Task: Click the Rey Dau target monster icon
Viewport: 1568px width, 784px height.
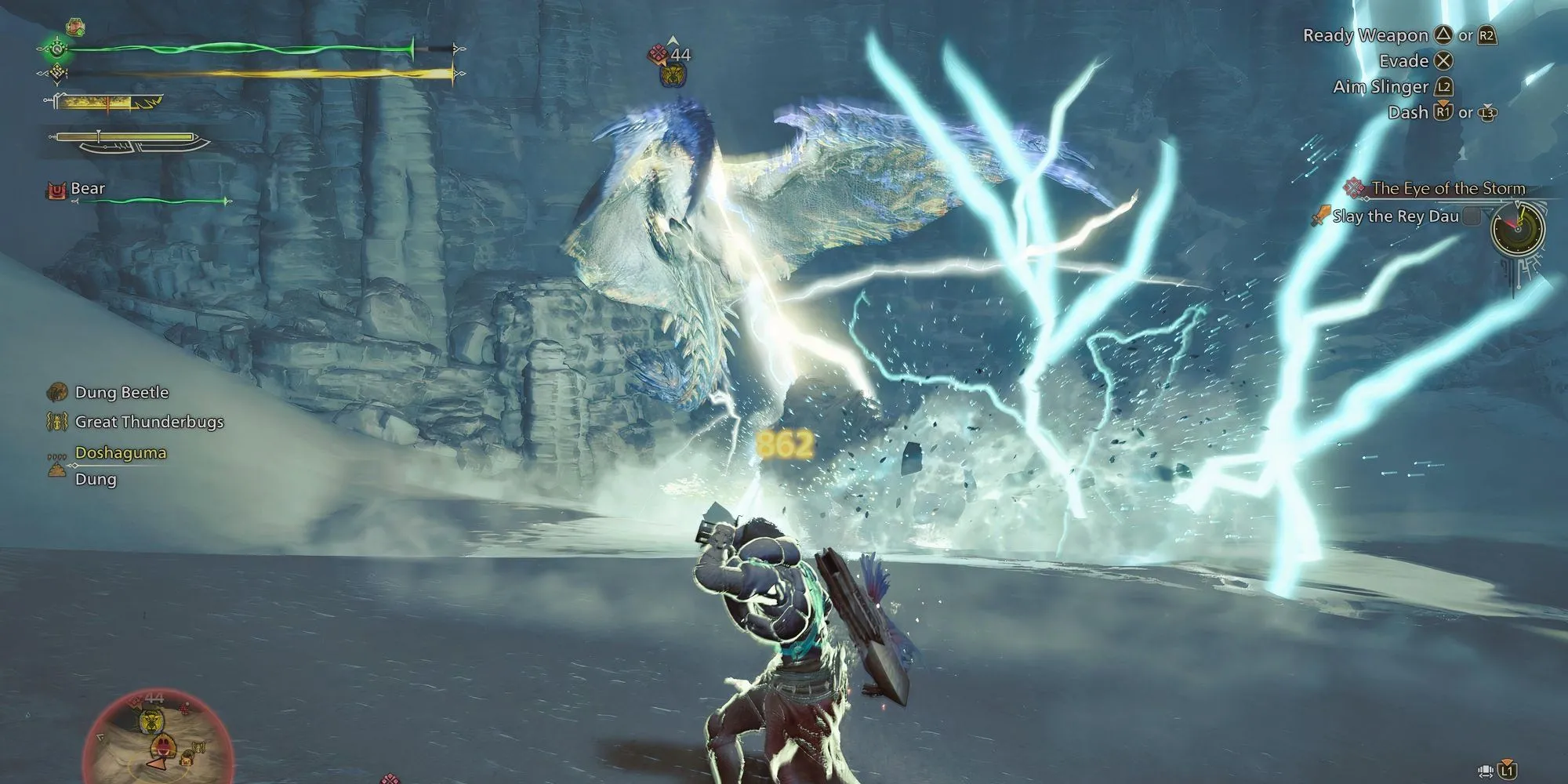Action: coord(672,74)
